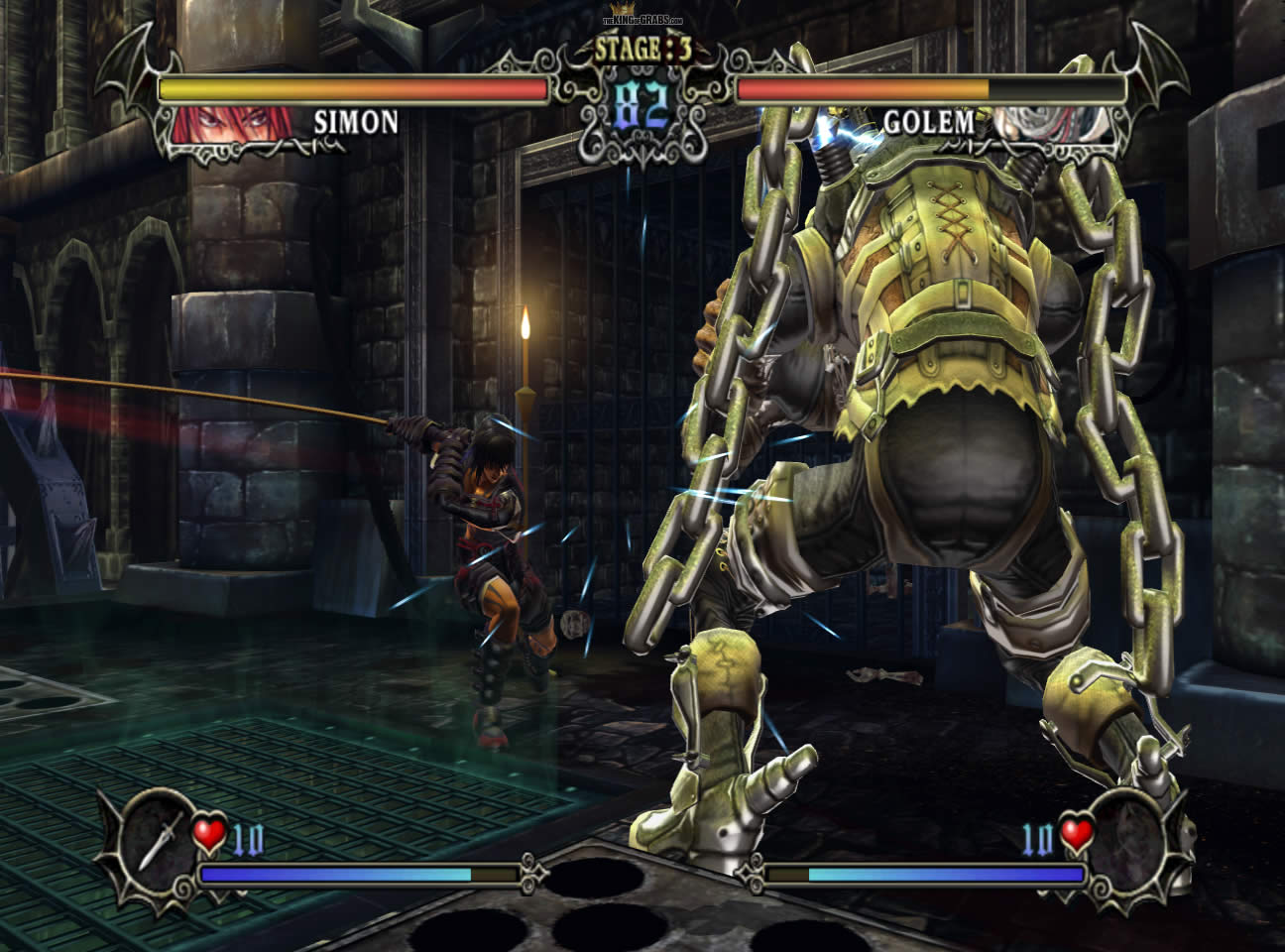The height and width of the screenshot is (952, 1285).
Task: Select Simon's dagger sub-weapon icon
Action: click(x=157, y=839)
